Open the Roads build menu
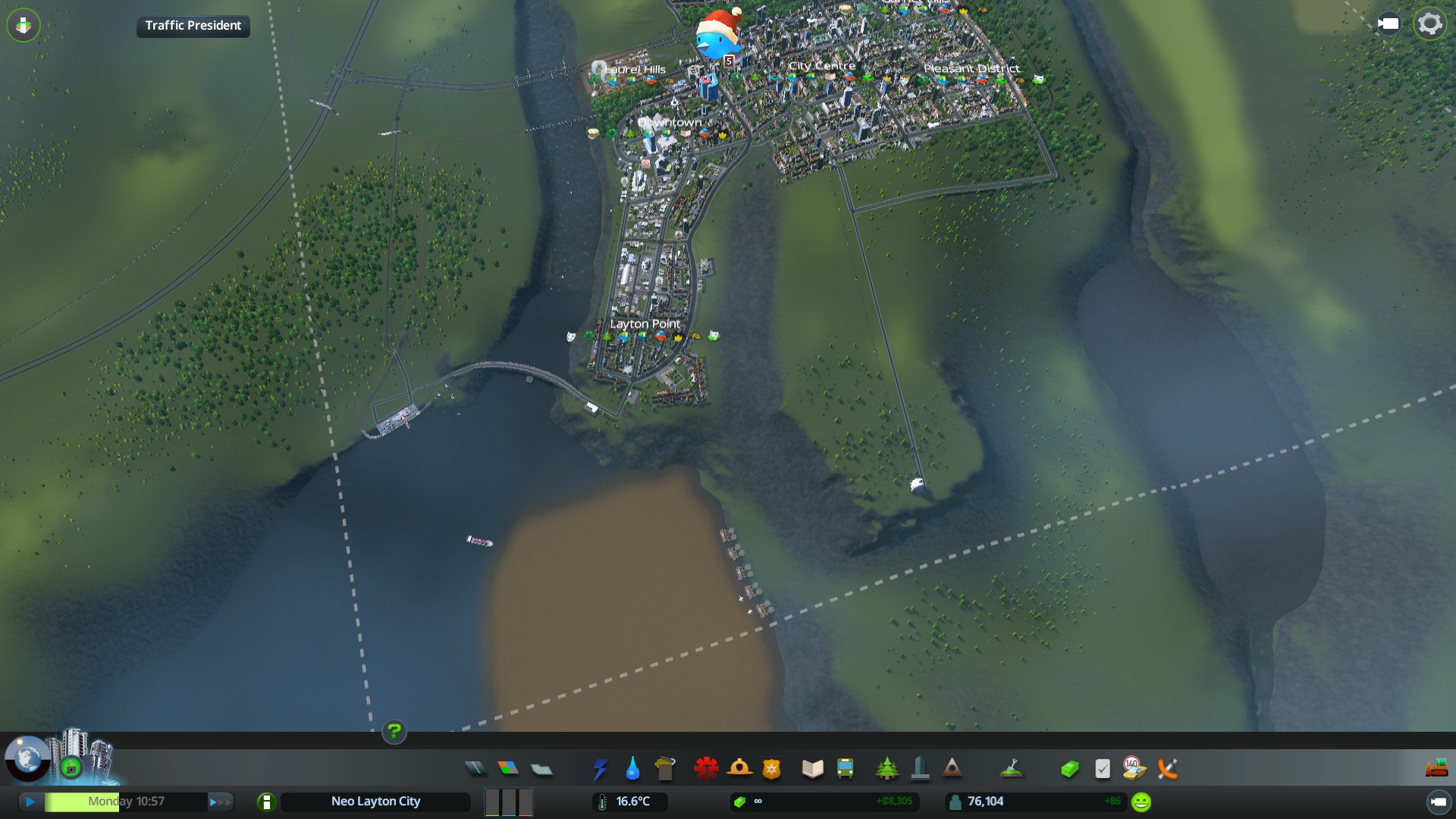 [x=475, y=769]
